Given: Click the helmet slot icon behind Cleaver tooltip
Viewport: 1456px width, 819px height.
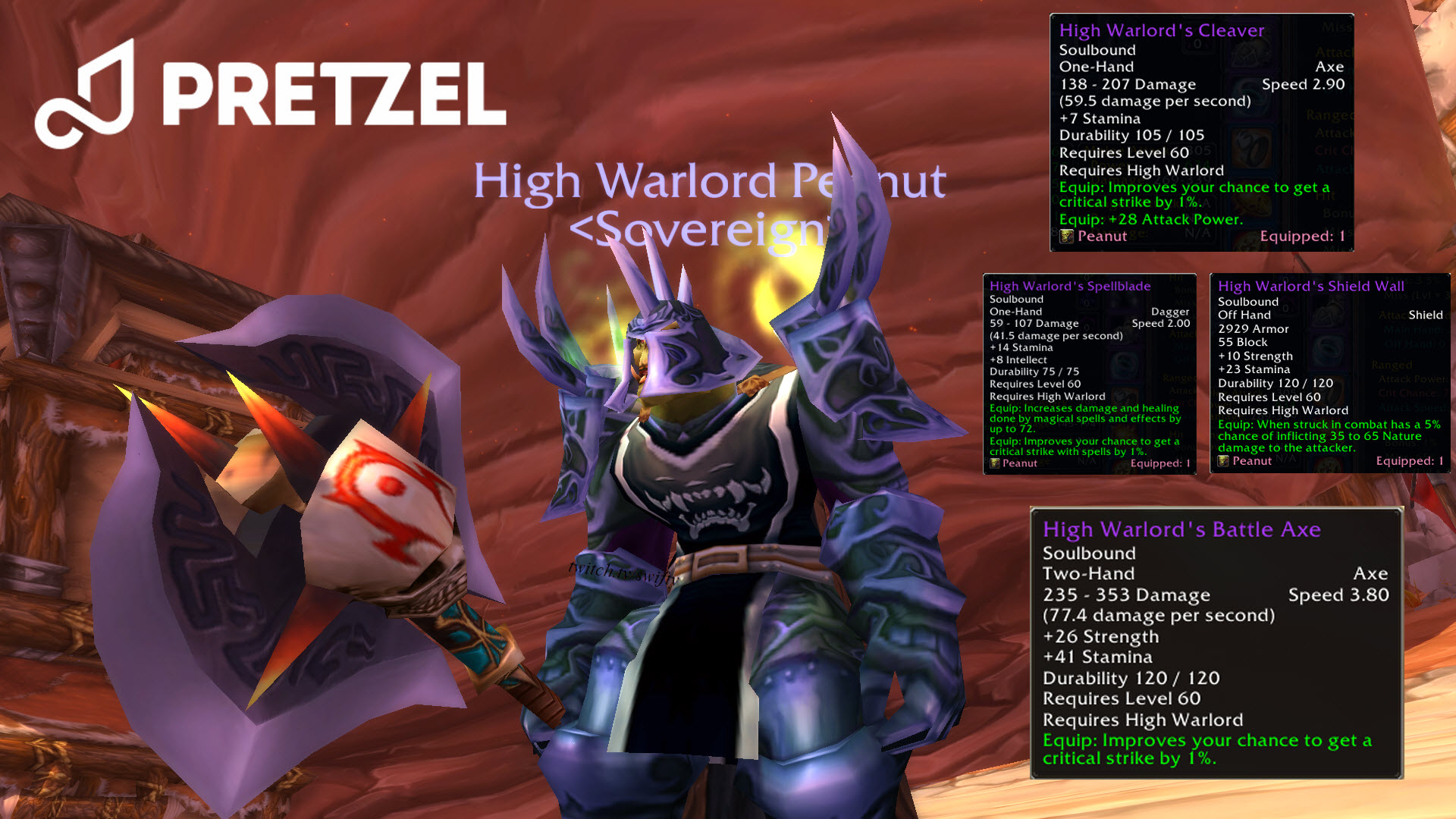Looking at the screenshot, I should pyautogui.click(x=1249, y=55).
